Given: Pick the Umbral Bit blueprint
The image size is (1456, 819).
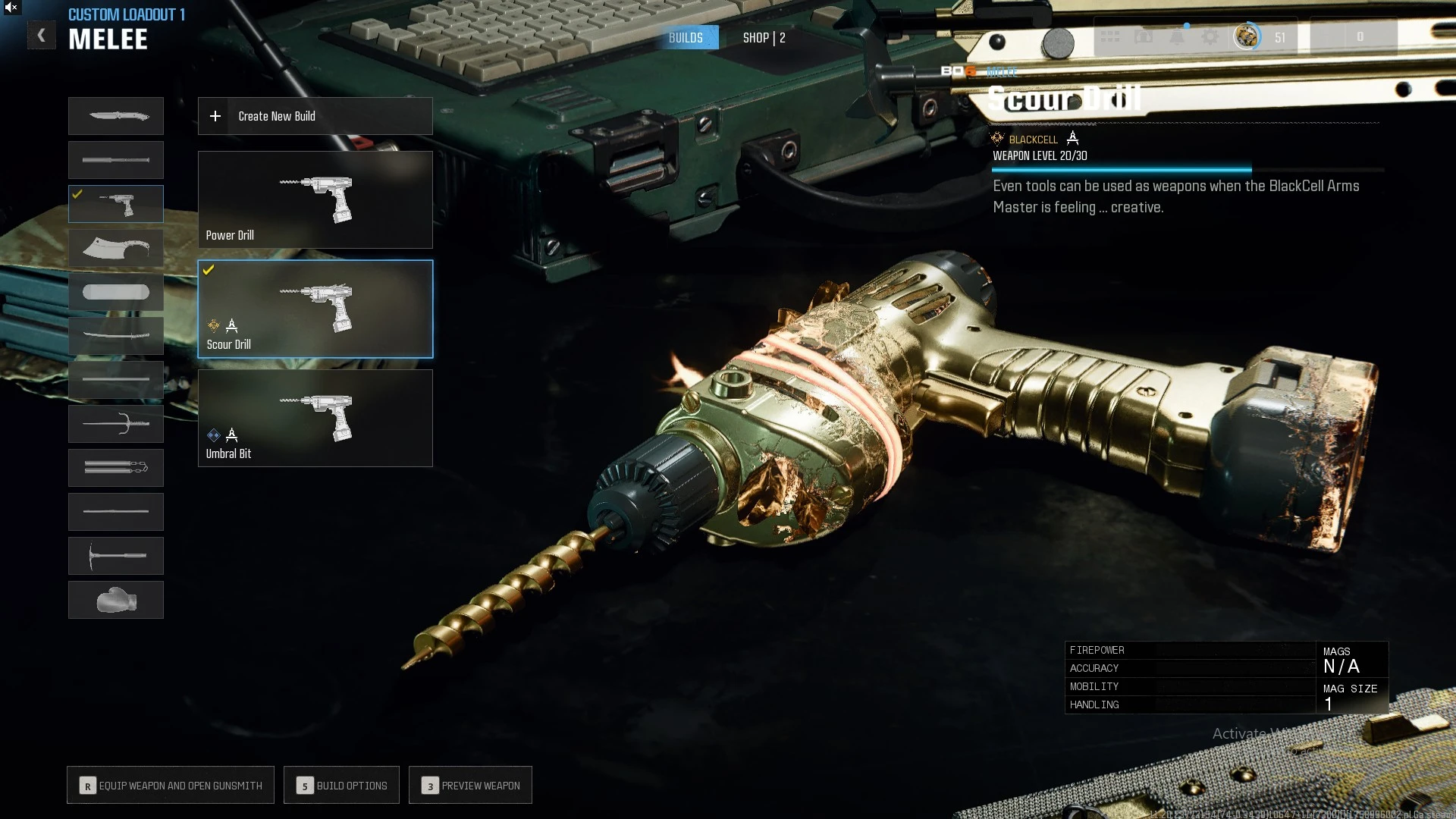Looking at the screenshot, I should point(315,418).
